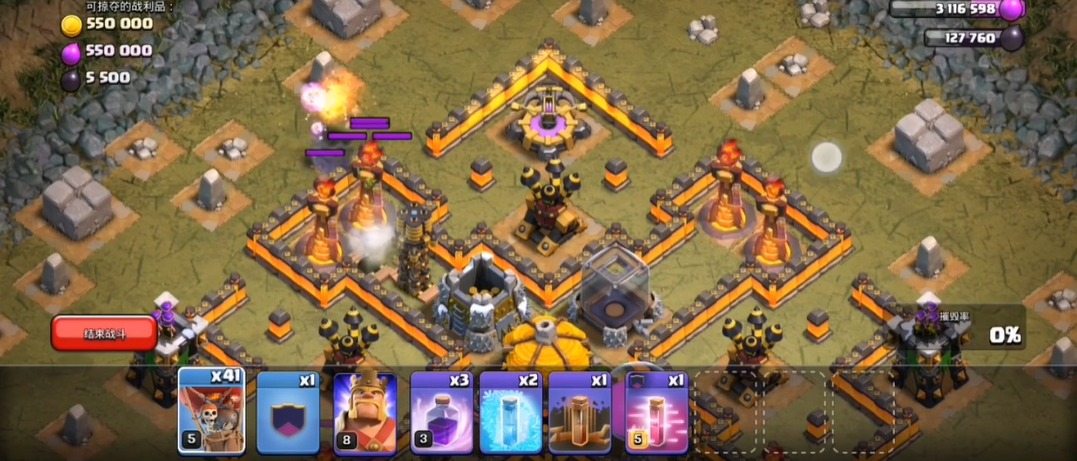Choose the Clan Castle troops card
The width and height of the screenshot is (1077, 461).
click(x=288, y=412)
